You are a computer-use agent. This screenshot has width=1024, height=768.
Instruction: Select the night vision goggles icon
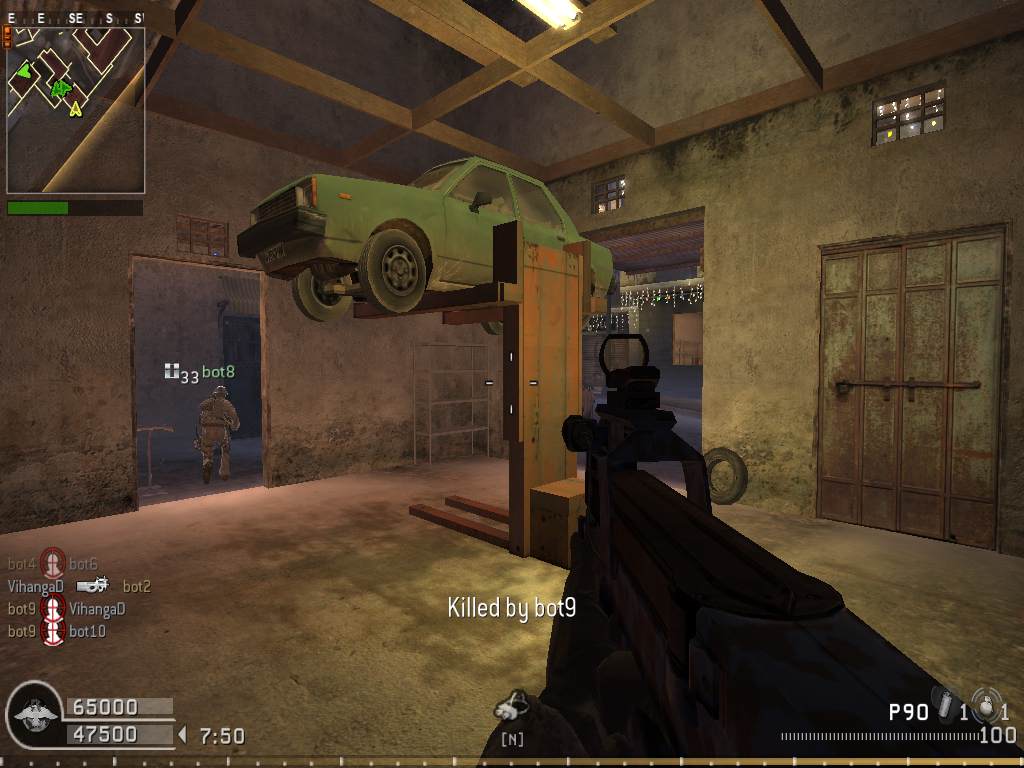511,708
